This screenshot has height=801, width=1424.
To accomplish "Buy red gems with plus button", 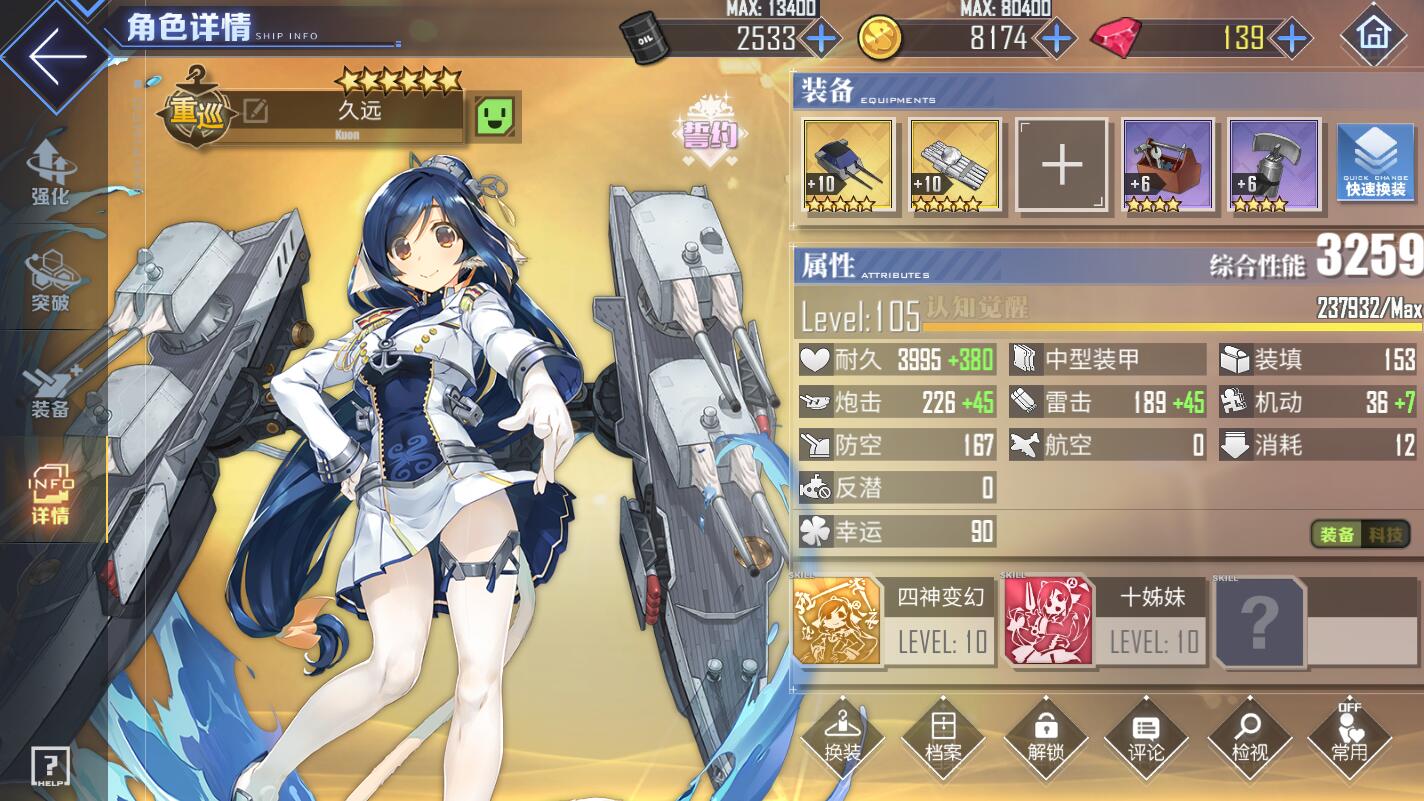I will (x=1292, y=39).
